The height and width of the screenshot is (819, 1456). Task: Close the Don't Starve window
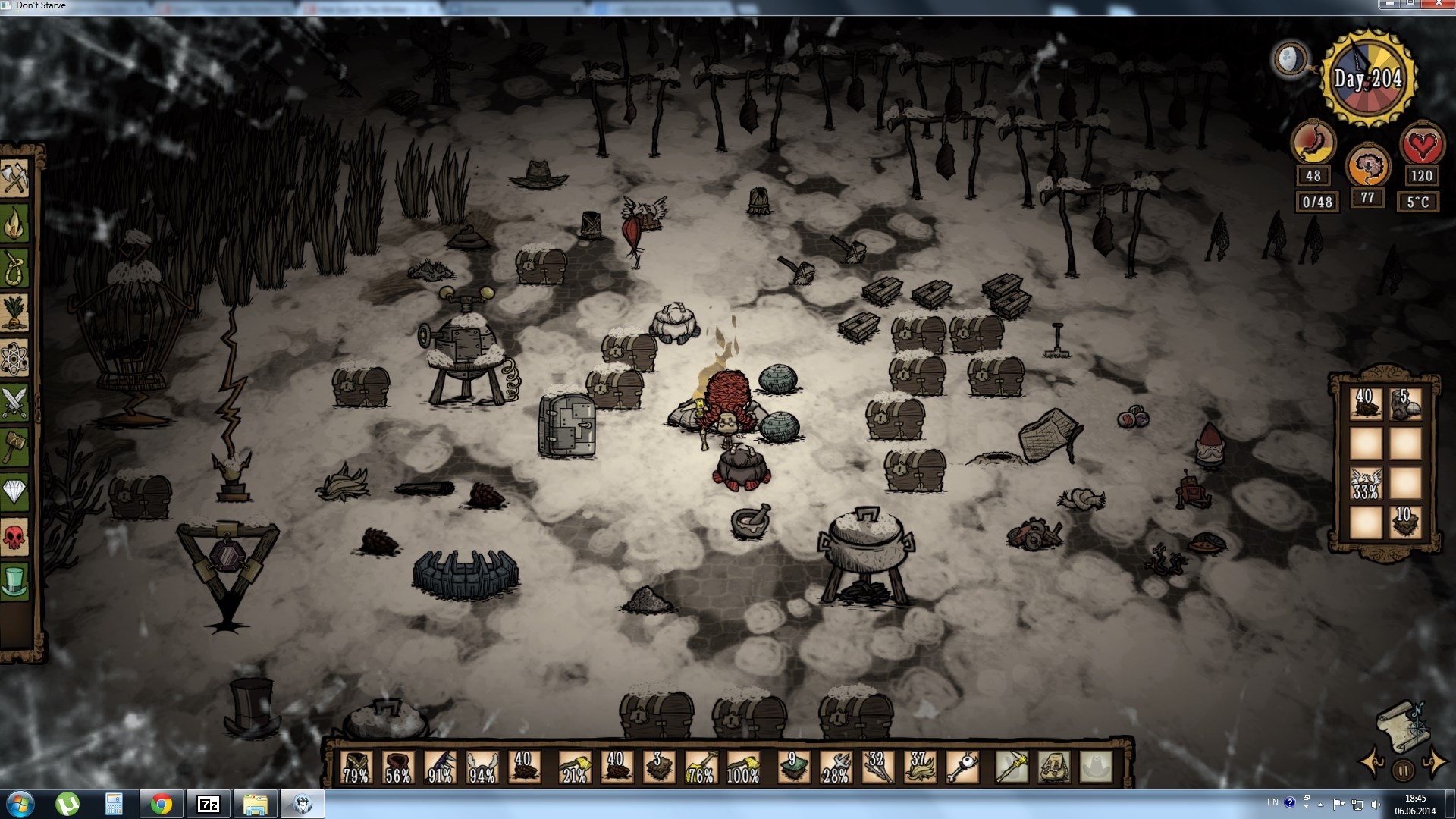click(1437, 5)
